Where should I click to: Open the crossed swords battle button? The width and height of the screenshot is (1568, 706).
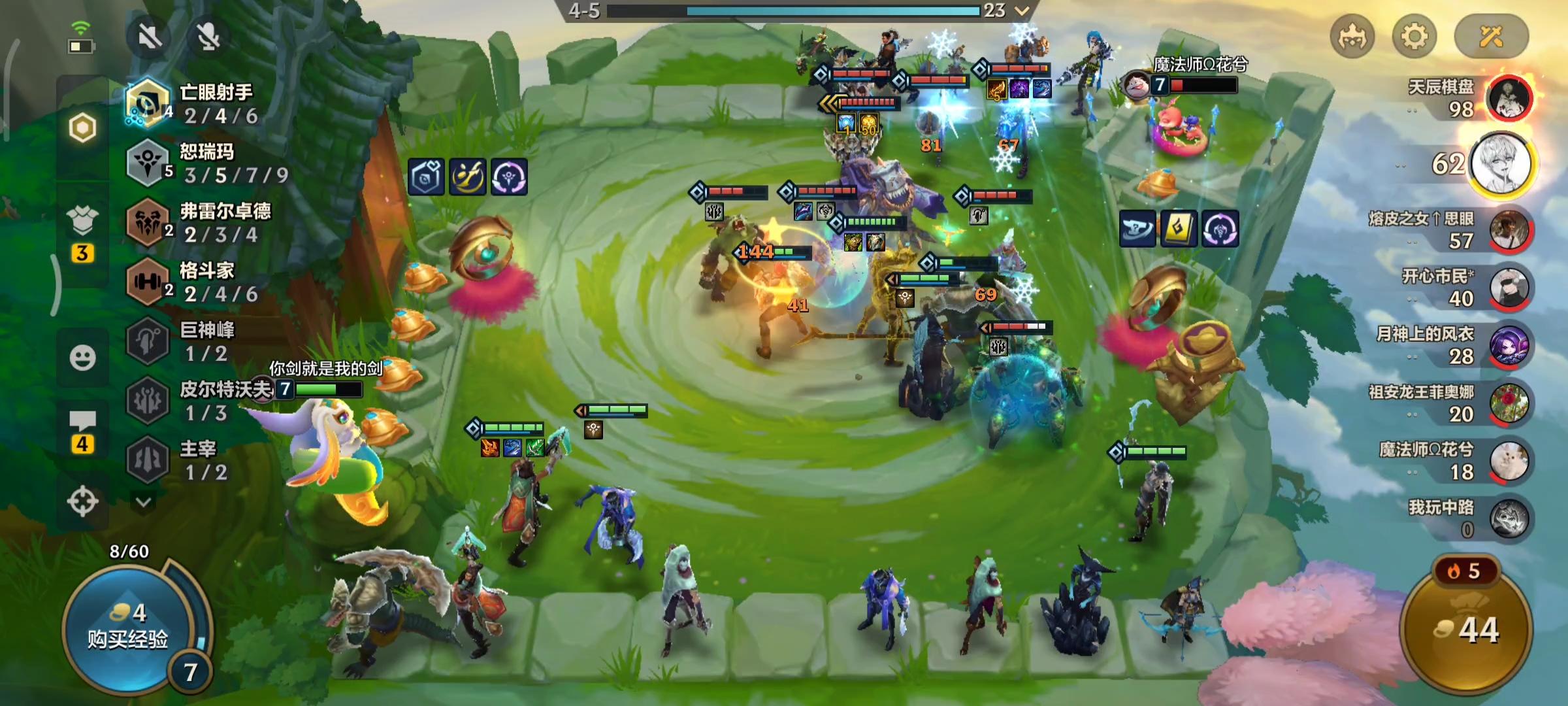tap(1491, 36)
